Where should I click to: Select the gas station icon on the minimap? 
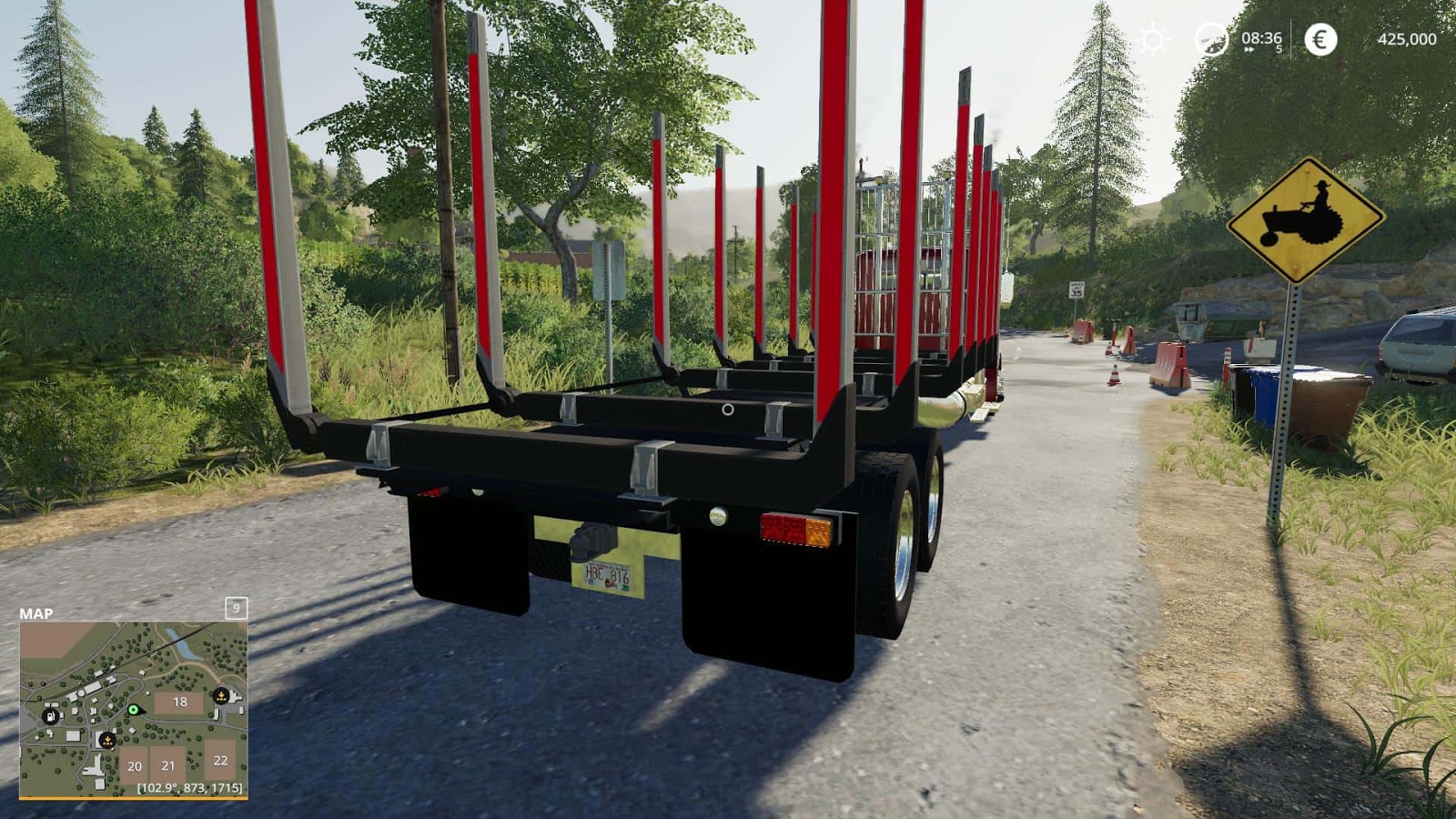click(51, 717)
